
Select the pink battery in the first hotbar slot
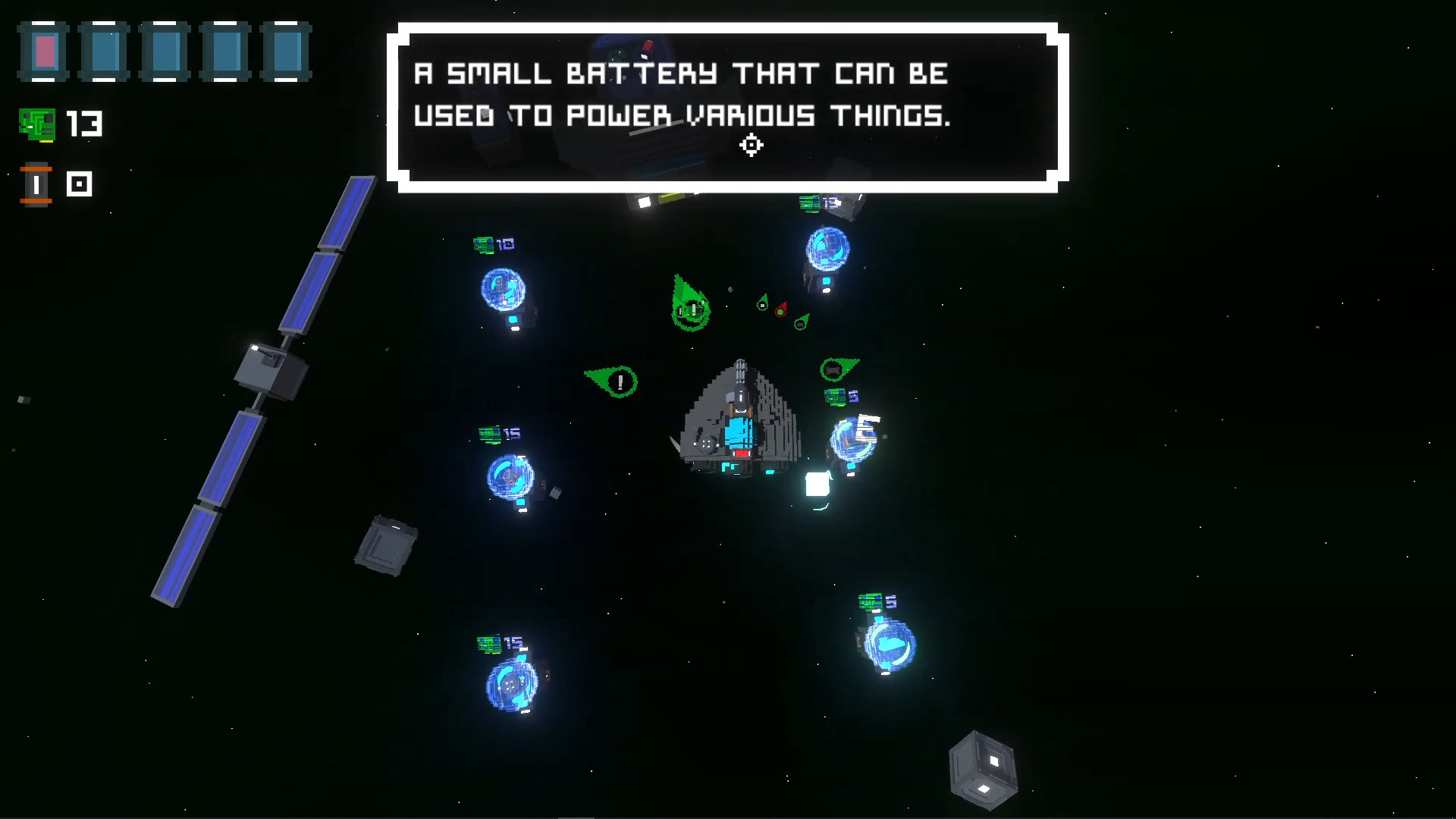(x=43, y=52)
